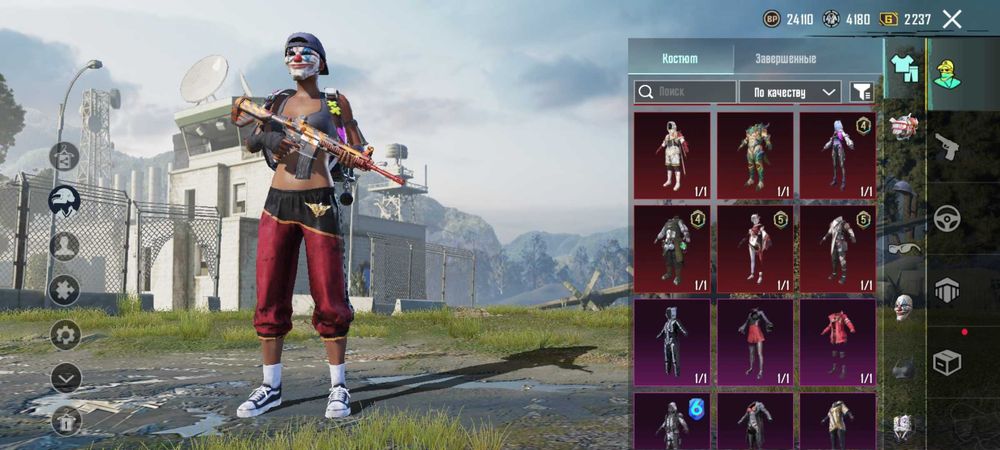The image size is (1000, 450).
Task: Click the gear settings icon
Action: (65, 334)
